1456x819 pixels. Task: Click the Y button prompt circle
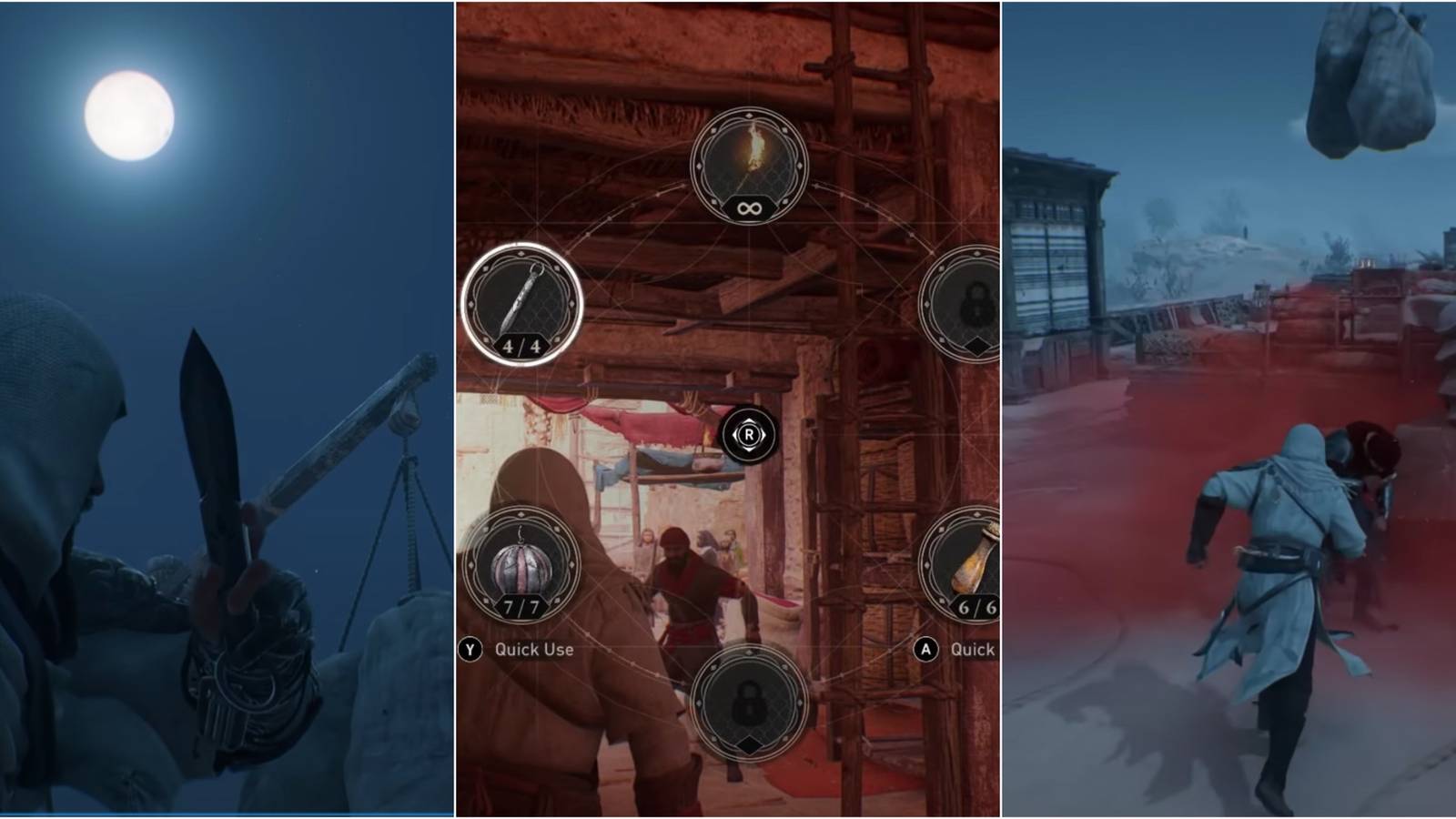pos(470,650)
